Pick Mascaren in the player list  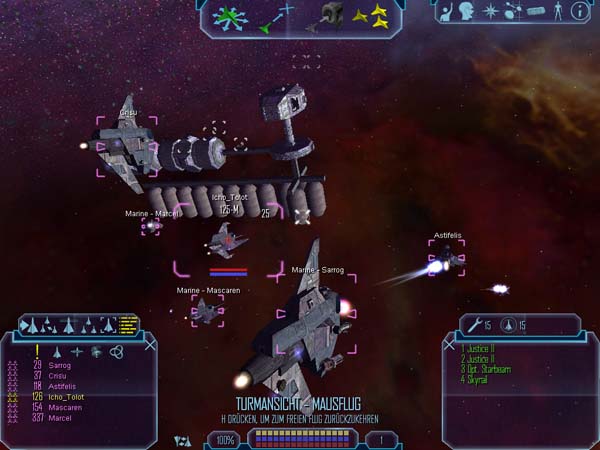(x=64, y=408)
